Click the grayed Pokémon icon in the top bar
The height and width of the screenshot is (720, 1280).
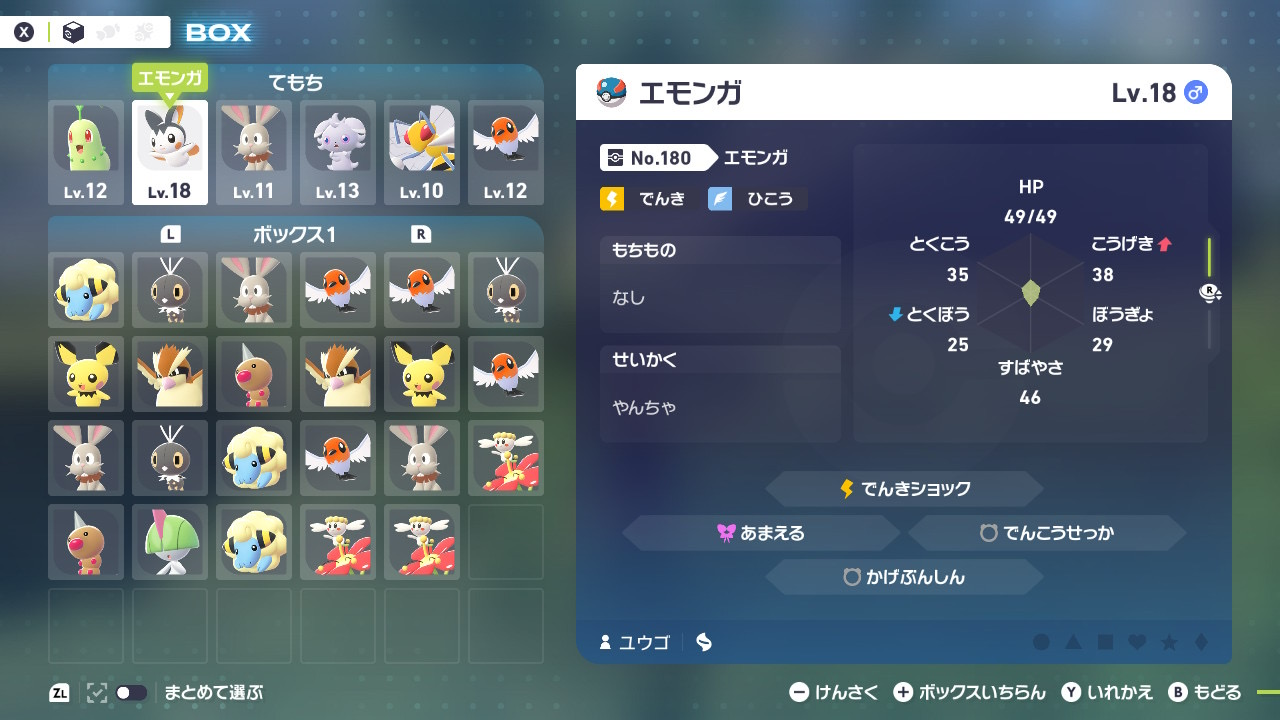[107, 31]
